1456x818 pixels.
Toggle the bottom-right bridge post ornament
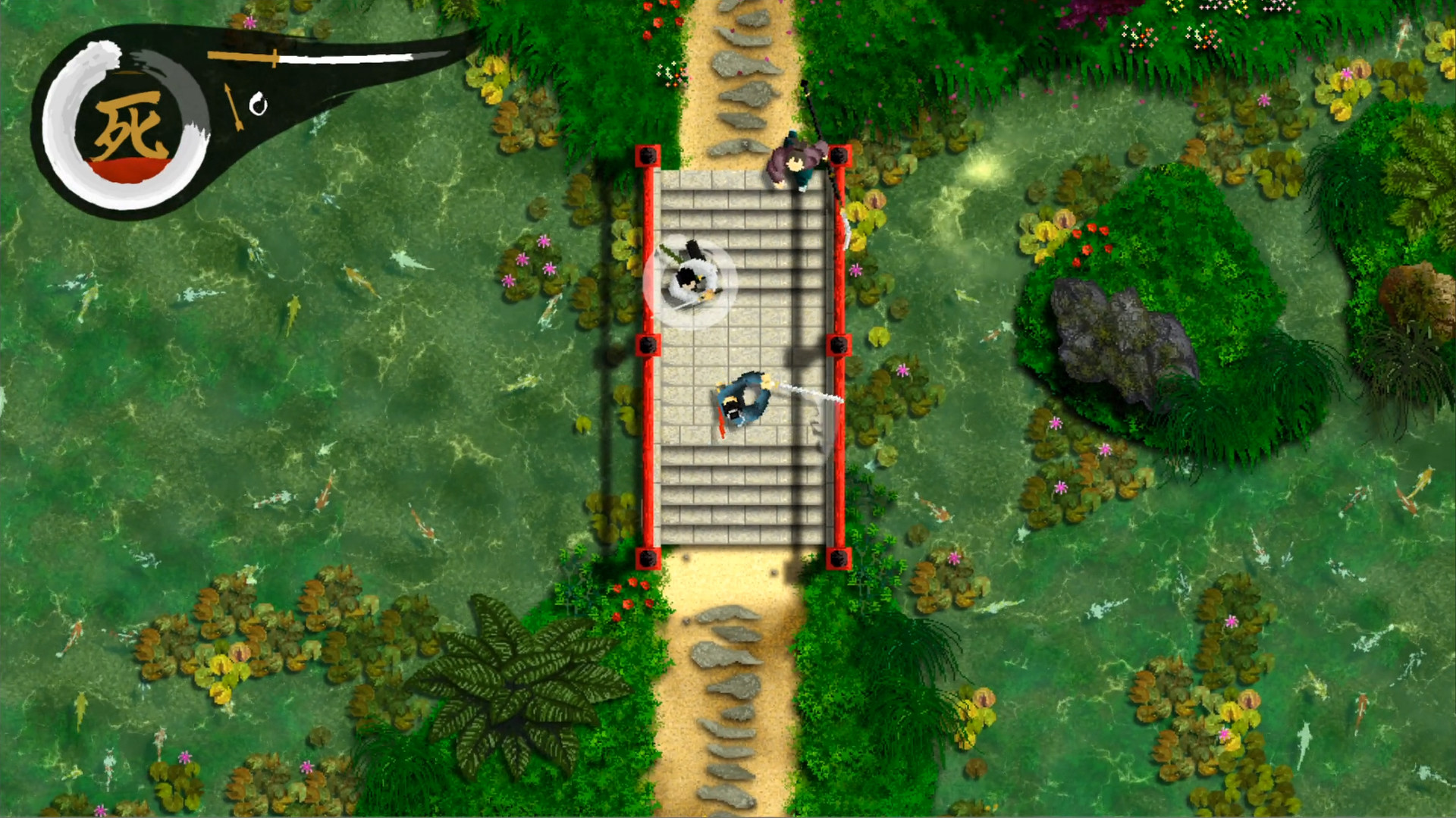click(837, 559)
